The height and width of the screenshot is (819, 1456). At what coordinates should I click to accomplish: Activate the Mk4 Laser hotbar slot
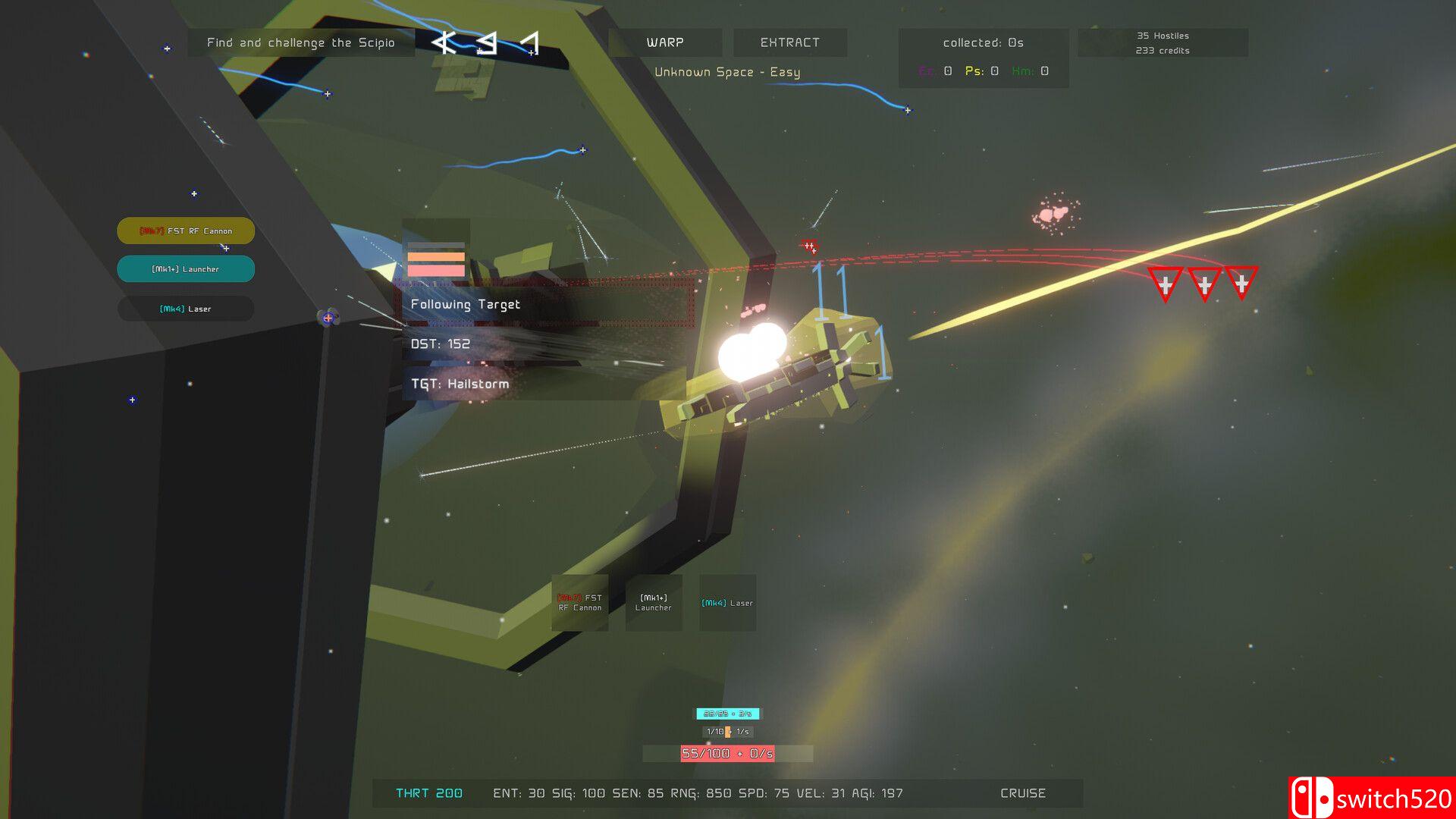coord(727,603)
